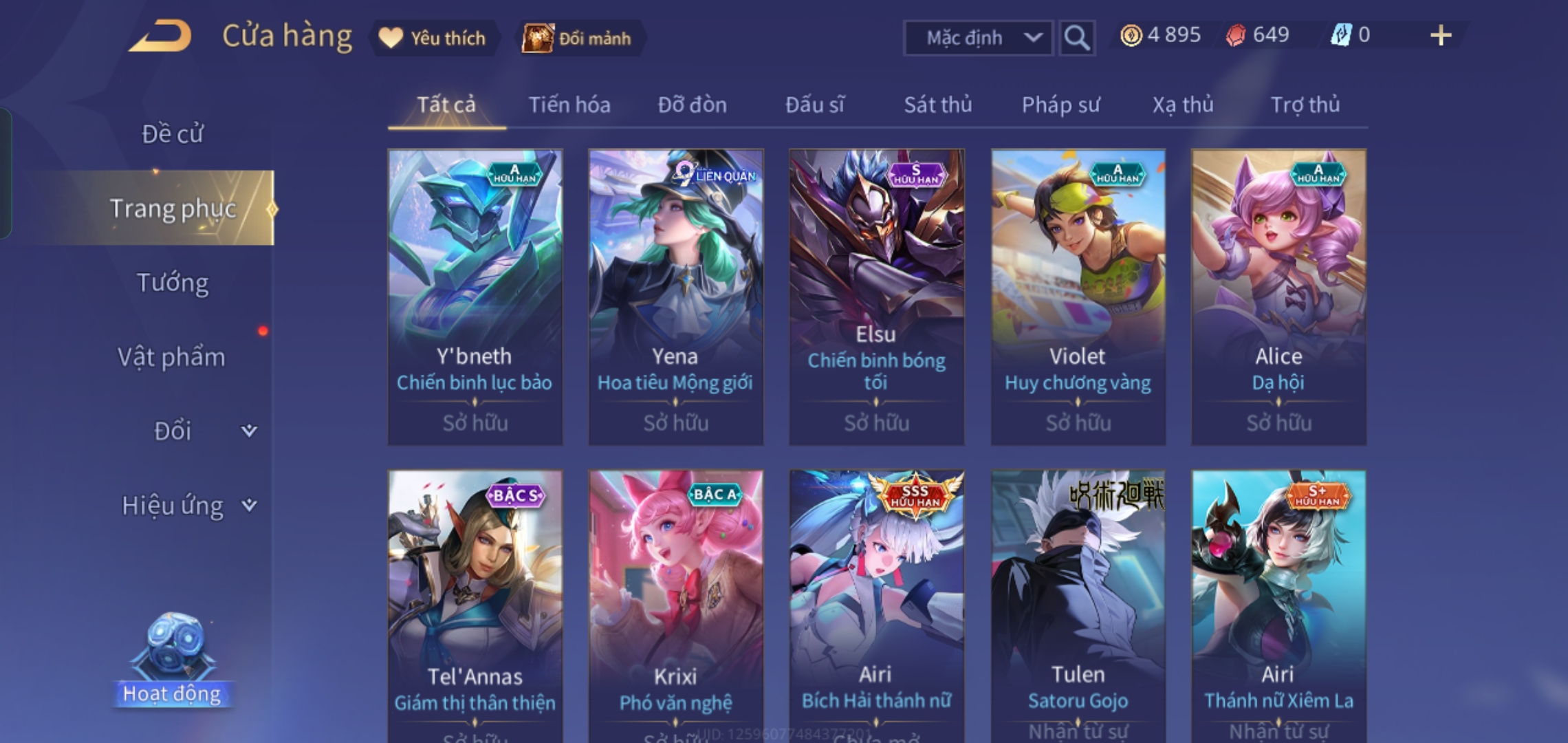Viewport: 1568px width, 743px height.
Task: Show the Sát thủ skins tab
Action: pos(937,105)
